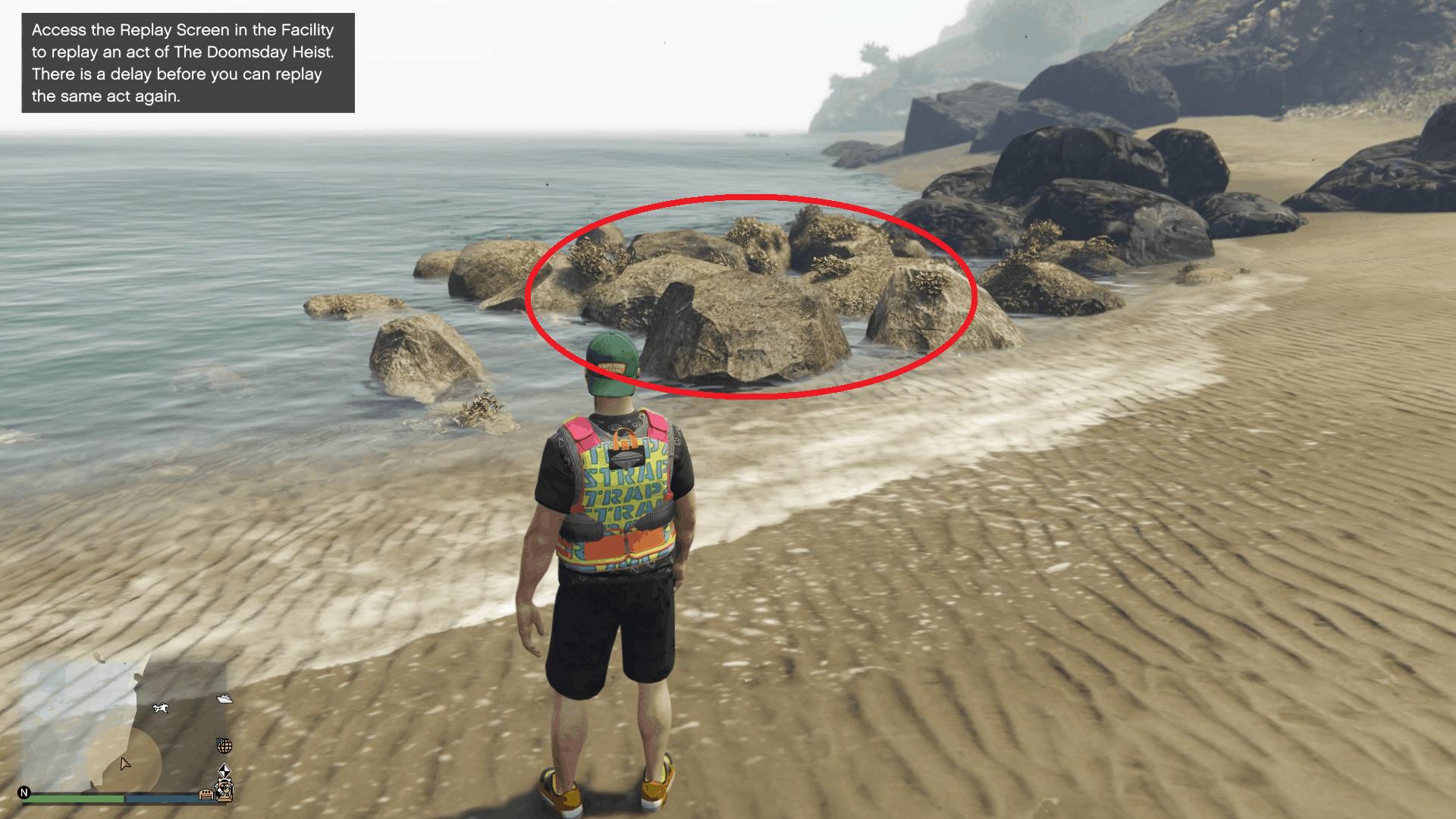
Task: Click the gorilla mascot blip on the minimap
Action: pos(224,790)
